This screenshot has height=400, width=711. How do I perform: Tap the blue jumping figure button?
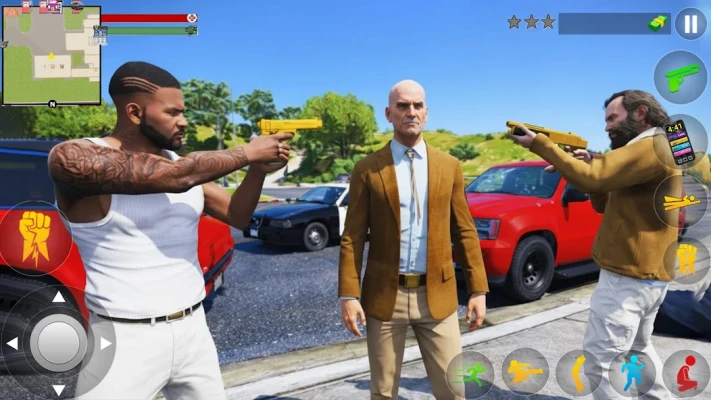click(632, 373)
